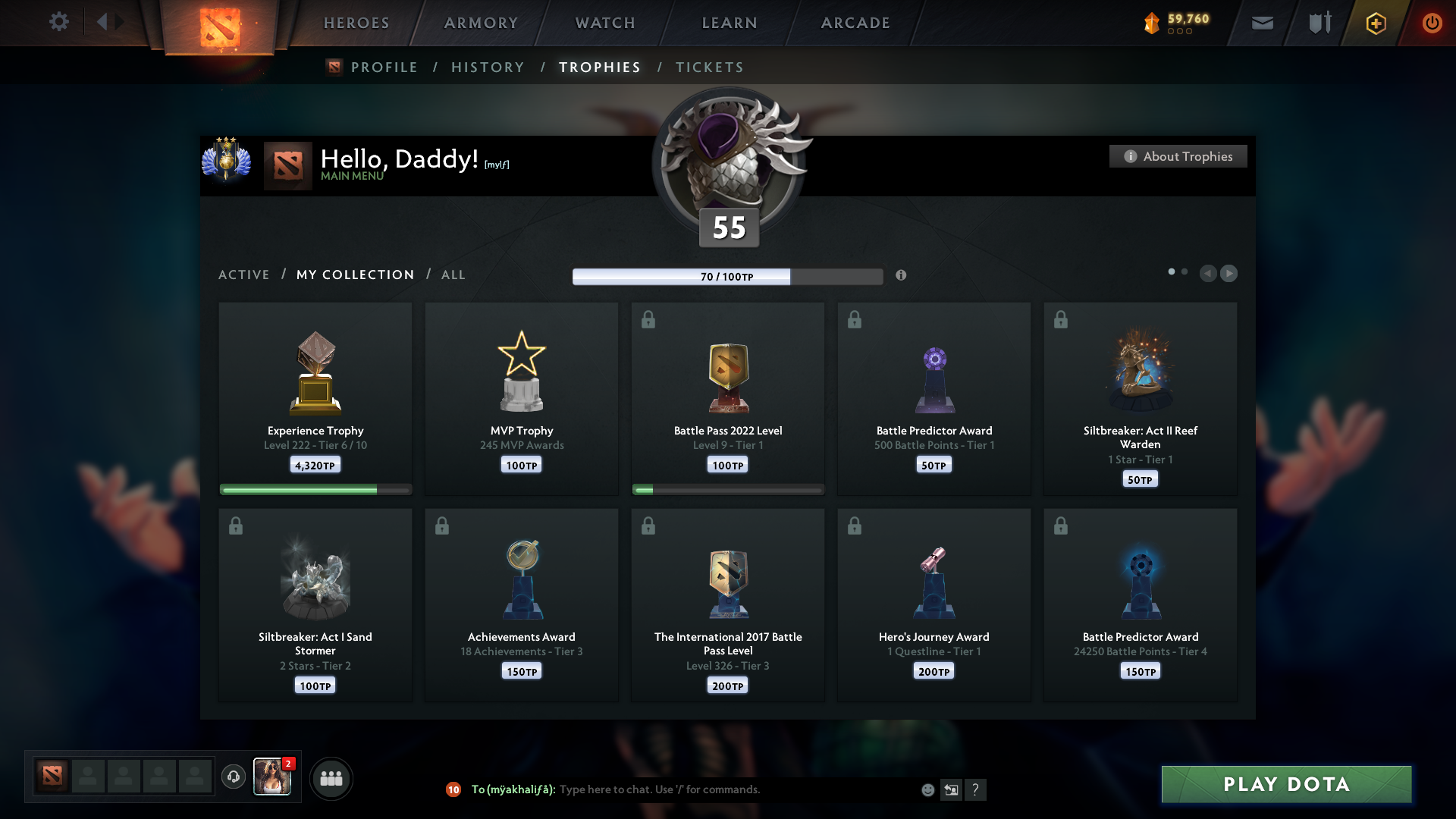Select the second page dot indicator
1456x819 pixels.
click(1185, 270)
